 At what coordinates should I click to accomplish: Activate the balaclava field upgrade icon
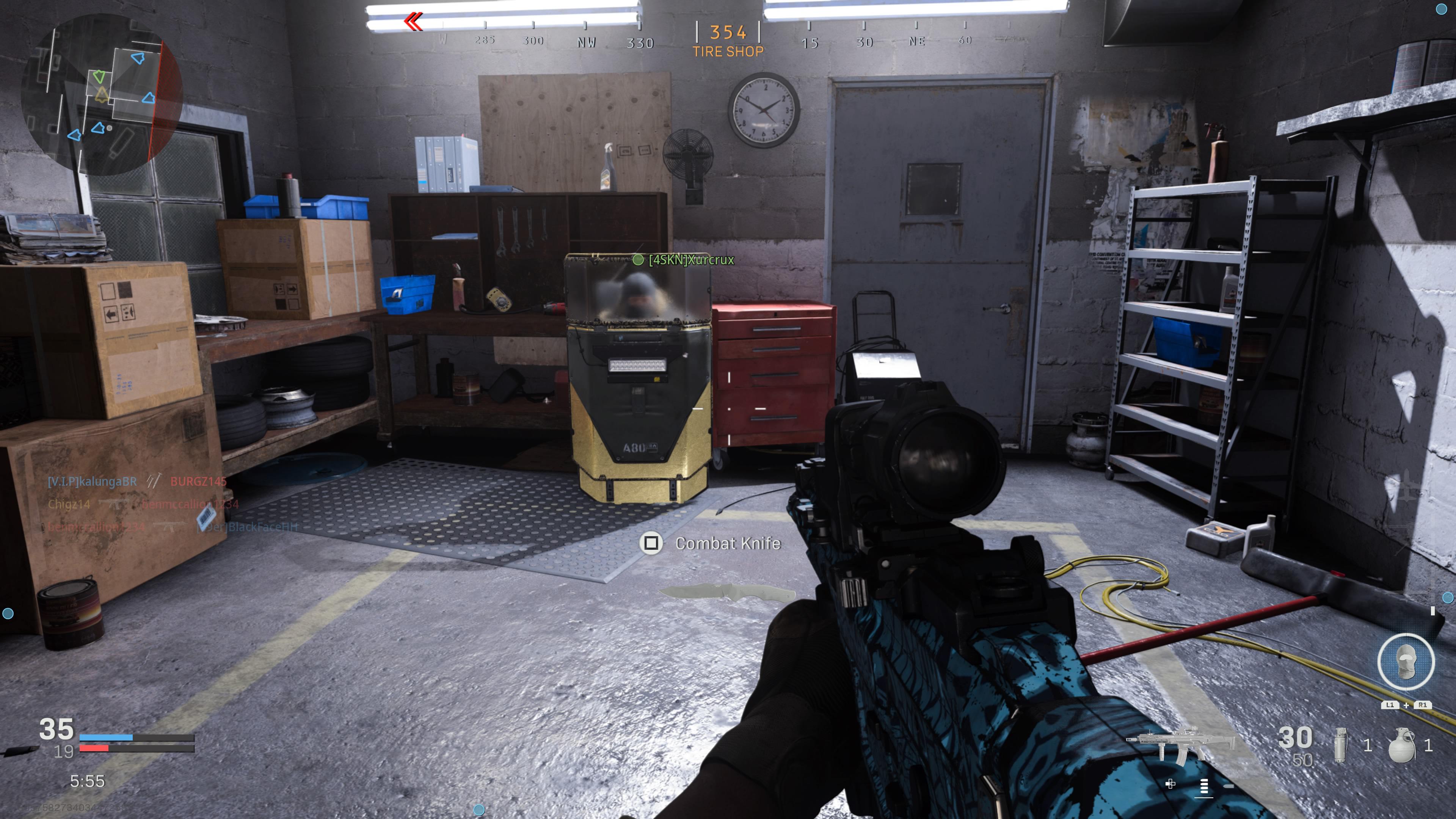click(1405, 662)
